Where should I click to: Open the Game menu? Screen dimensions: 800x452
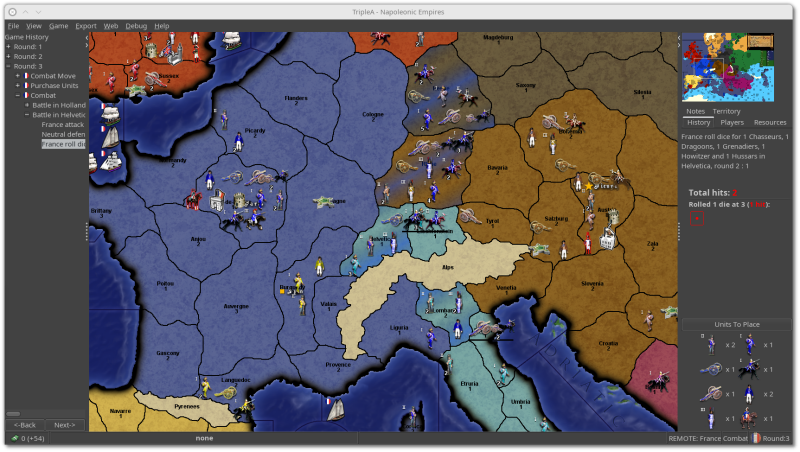pos(59,25)
